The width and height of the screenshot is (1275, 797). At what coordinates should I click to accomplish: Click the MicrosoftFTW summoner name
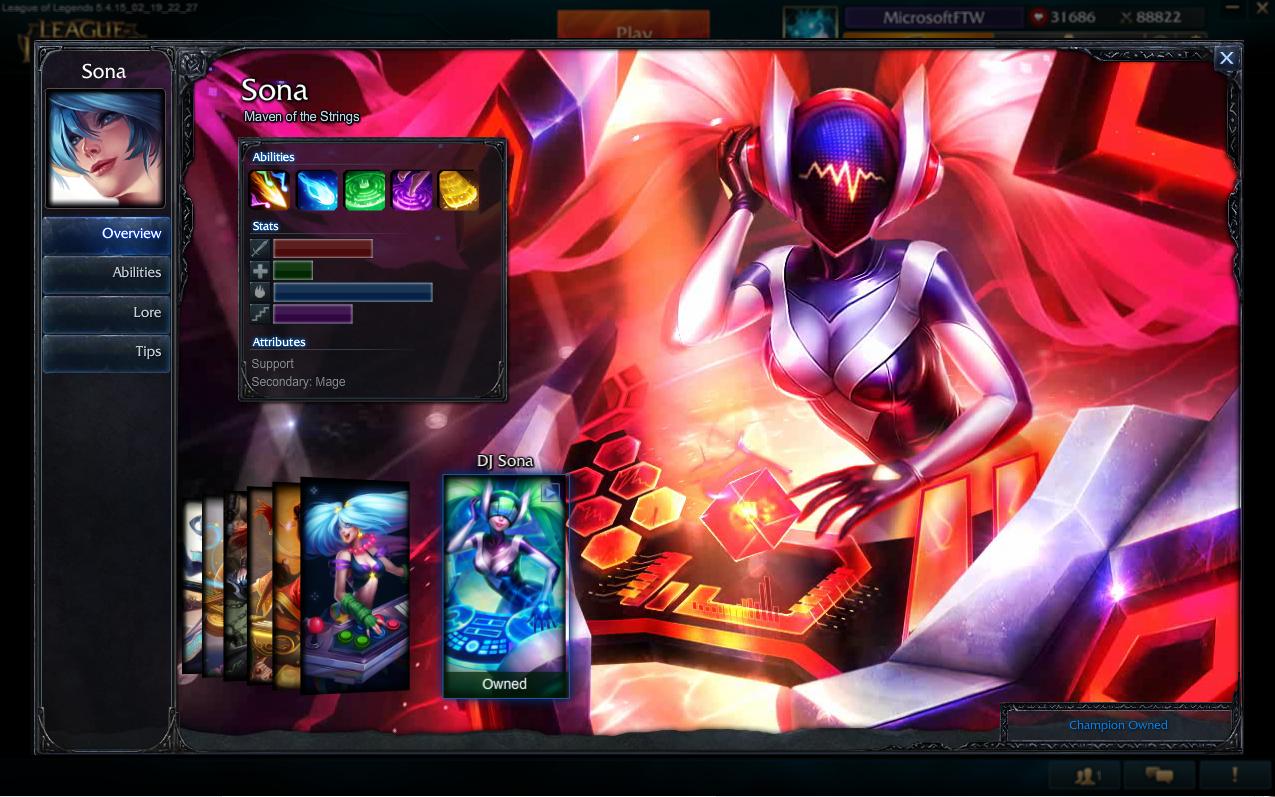tap(933, 18)
